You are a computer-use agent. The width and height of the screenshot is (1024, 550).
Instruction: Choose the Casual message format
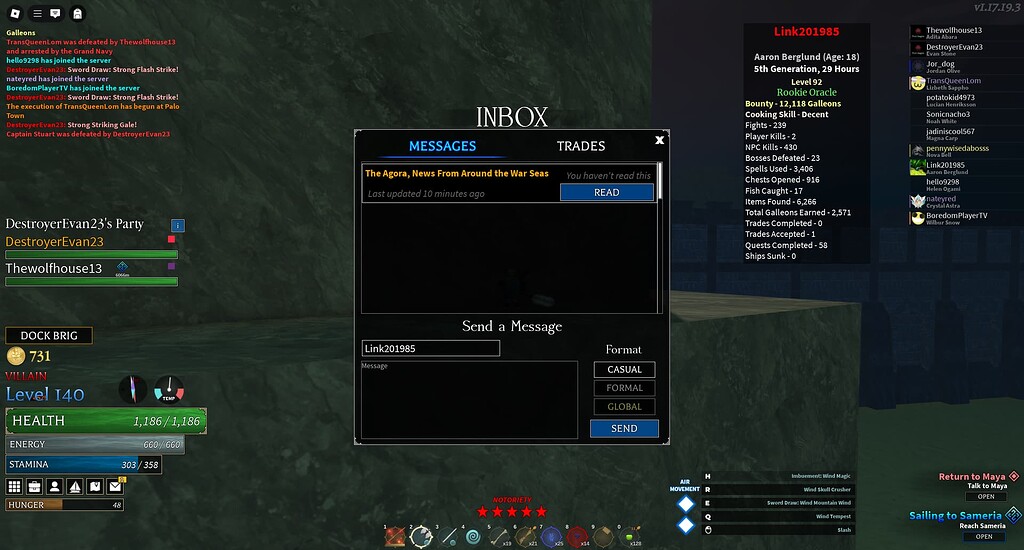pos(624,369)
